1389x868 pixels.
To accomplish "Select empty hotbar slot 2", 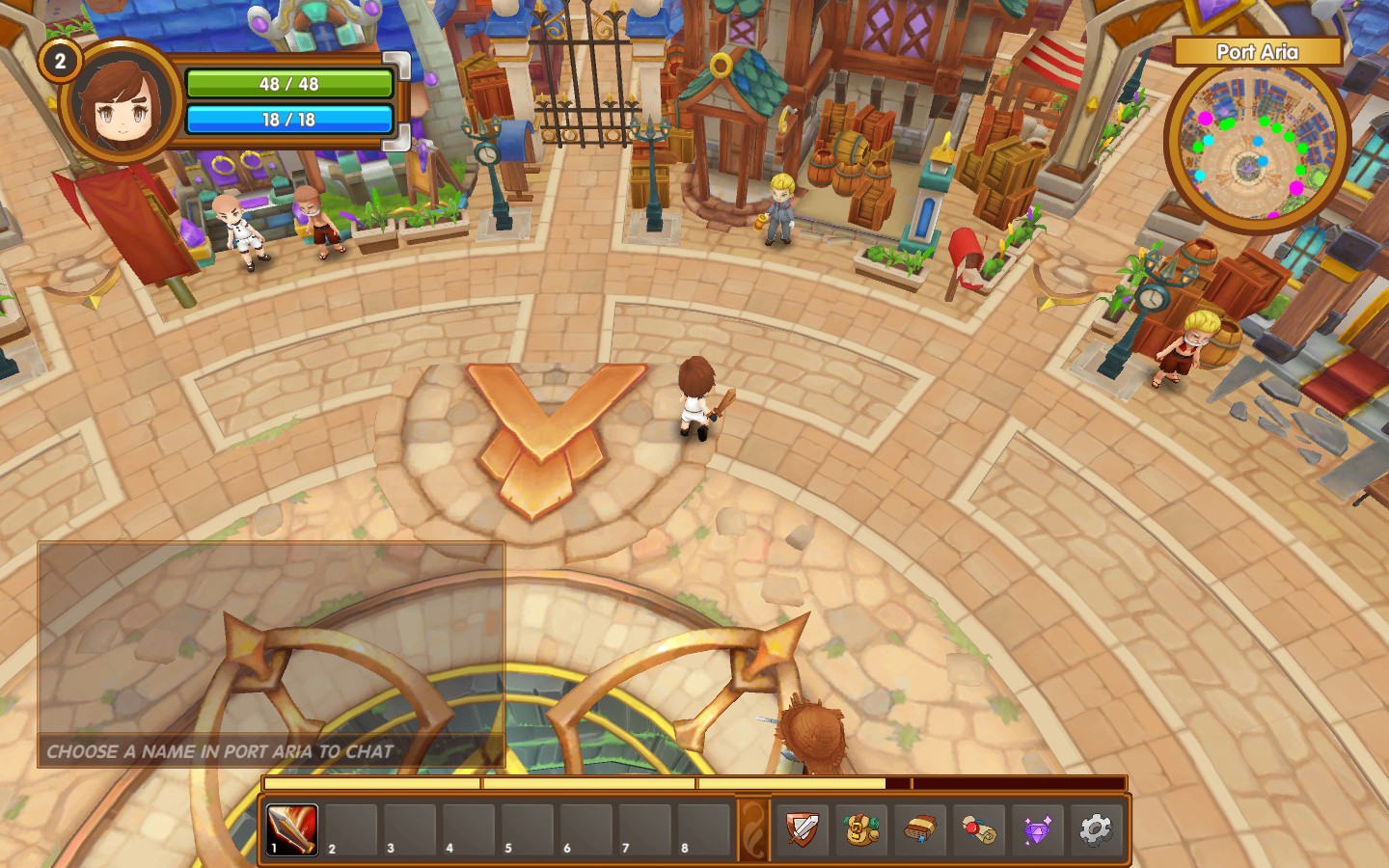I will click(353, 829).
